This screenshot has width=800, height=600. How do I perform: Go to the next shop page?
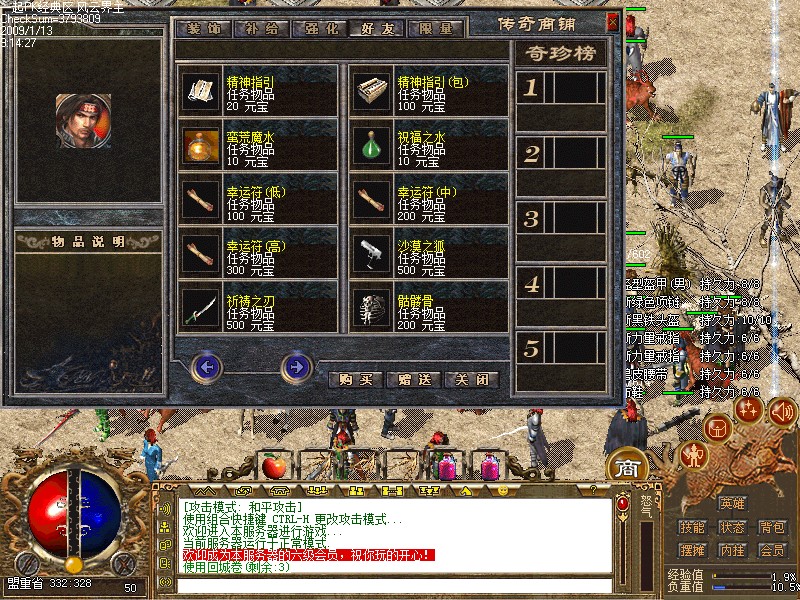[x=297, y=368]
